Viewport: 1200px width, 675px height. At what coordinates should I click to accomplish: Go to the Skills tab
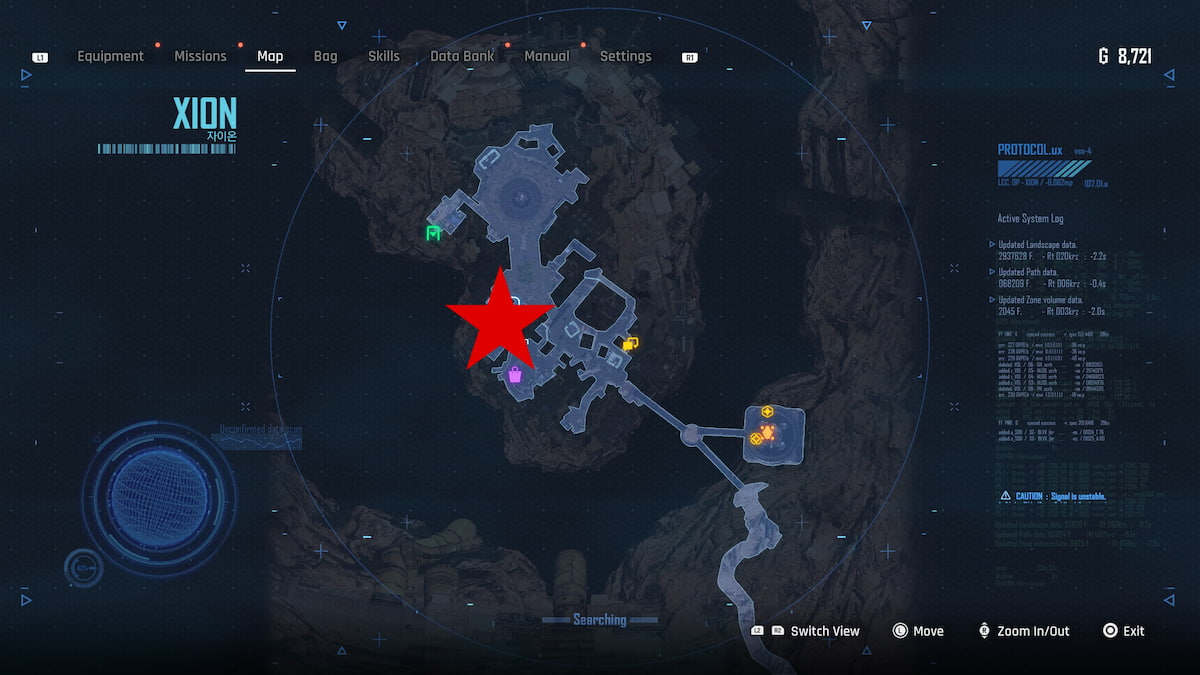tap(385, 56)
